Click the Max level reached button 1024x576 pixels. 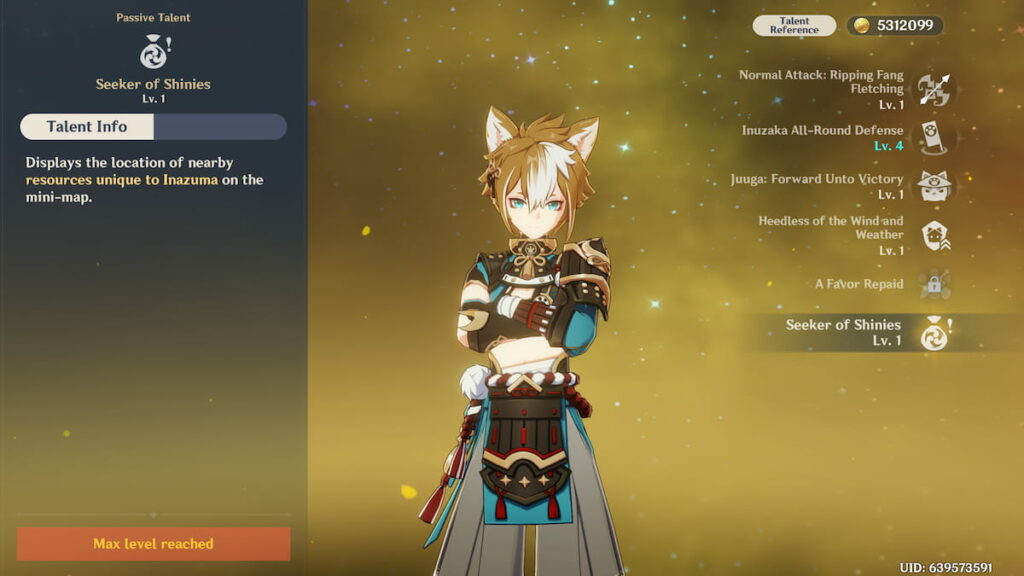[x=153, y=544]
